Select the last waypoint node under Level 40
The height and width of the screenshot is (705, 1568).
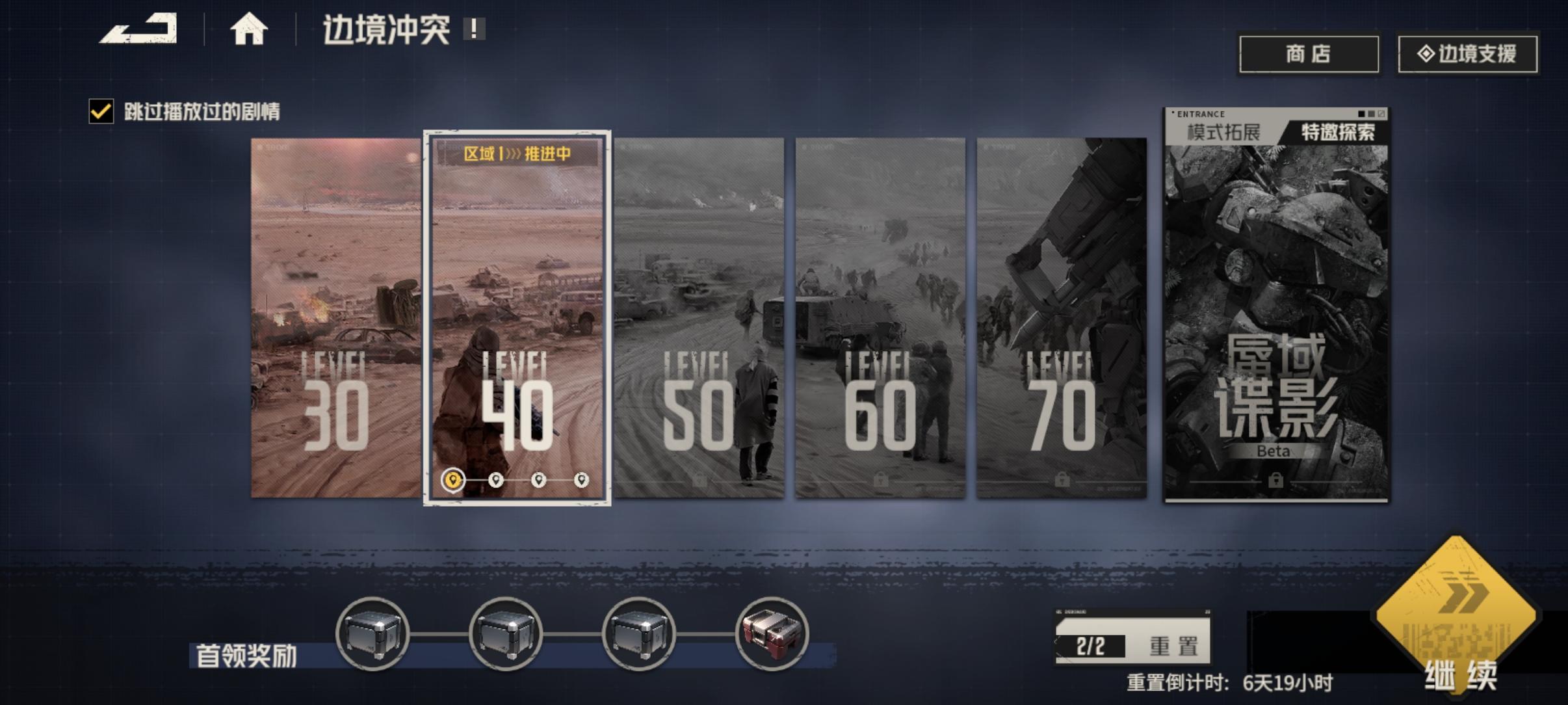581,479
